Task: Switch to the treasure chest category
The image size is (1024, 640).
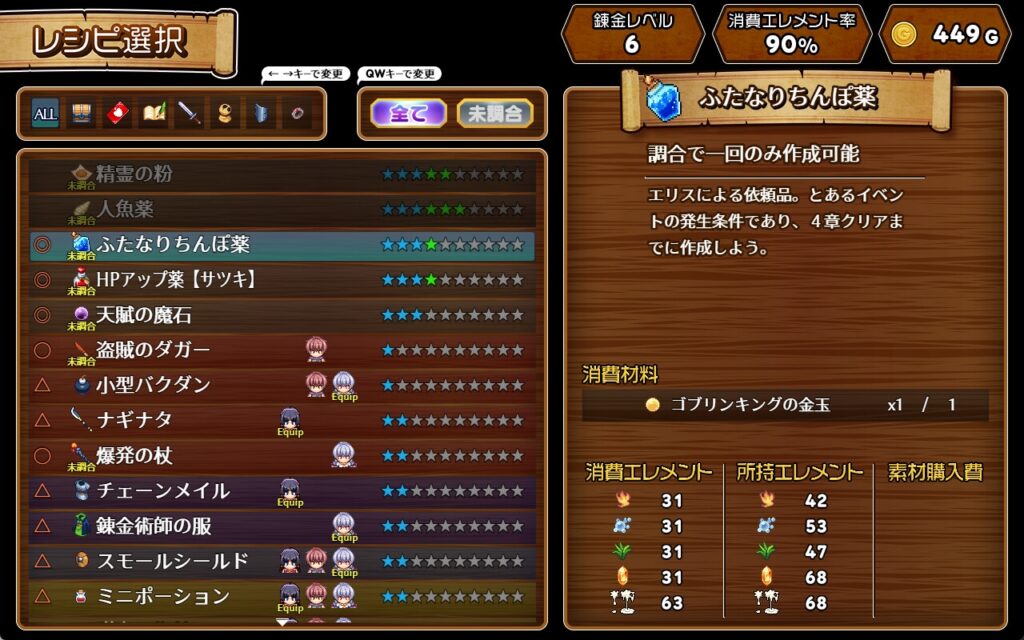Action: [81, 114]
